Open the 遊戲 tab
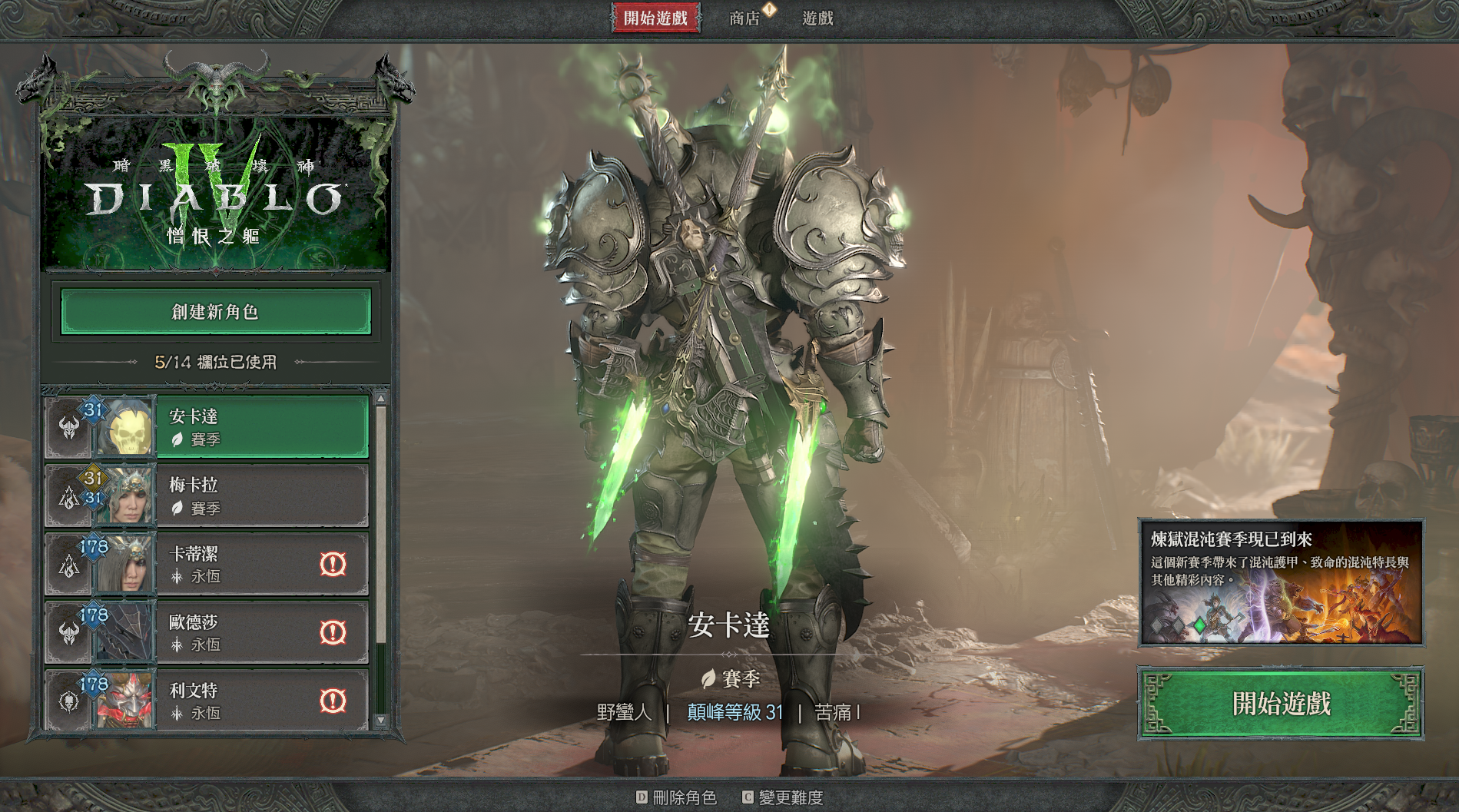Screen dimensions: 1459x812 point(817,18)
